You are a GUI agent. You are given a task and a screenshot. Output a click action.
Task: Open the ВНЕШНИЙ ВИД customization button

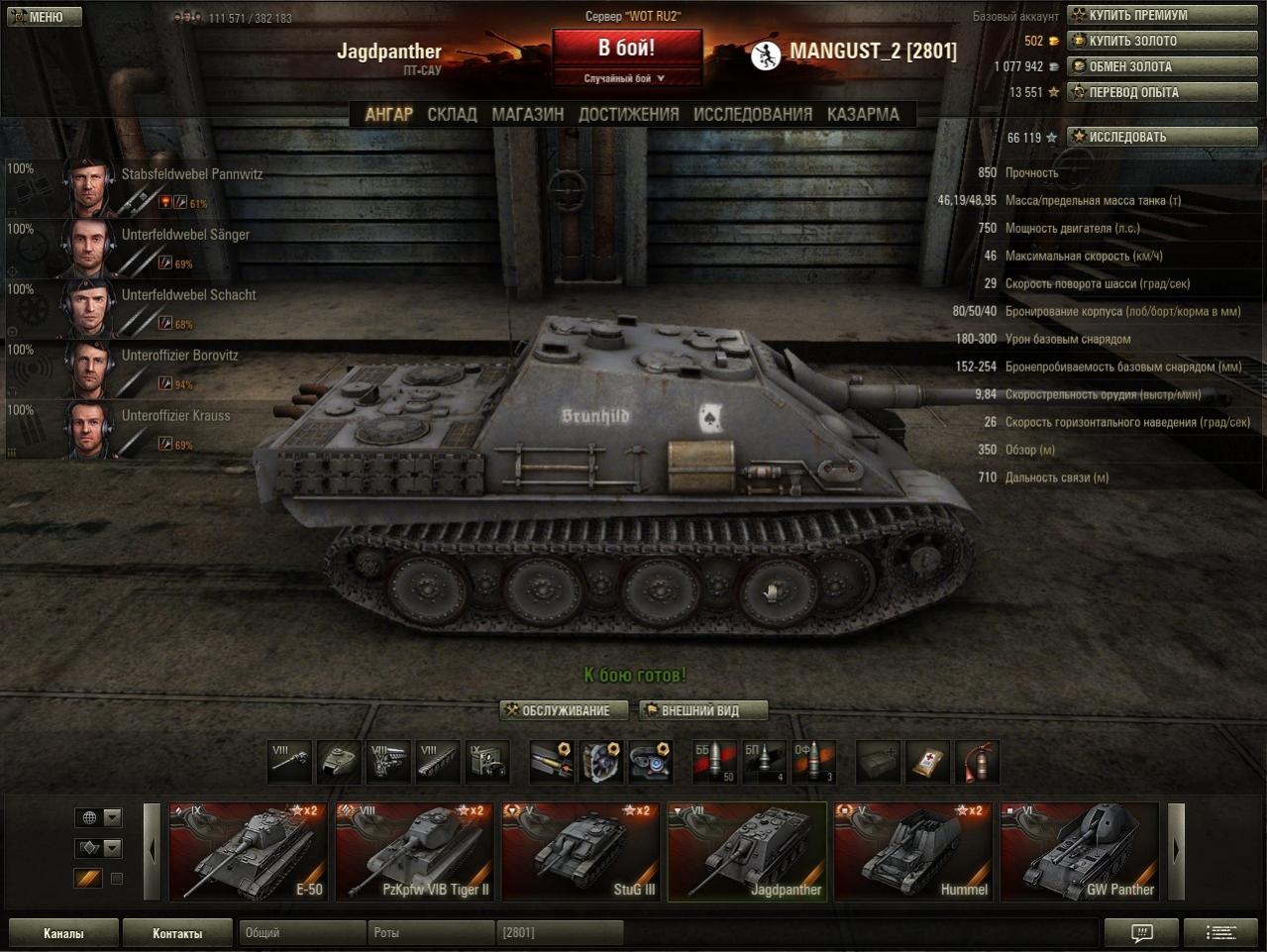pos(702,710)
